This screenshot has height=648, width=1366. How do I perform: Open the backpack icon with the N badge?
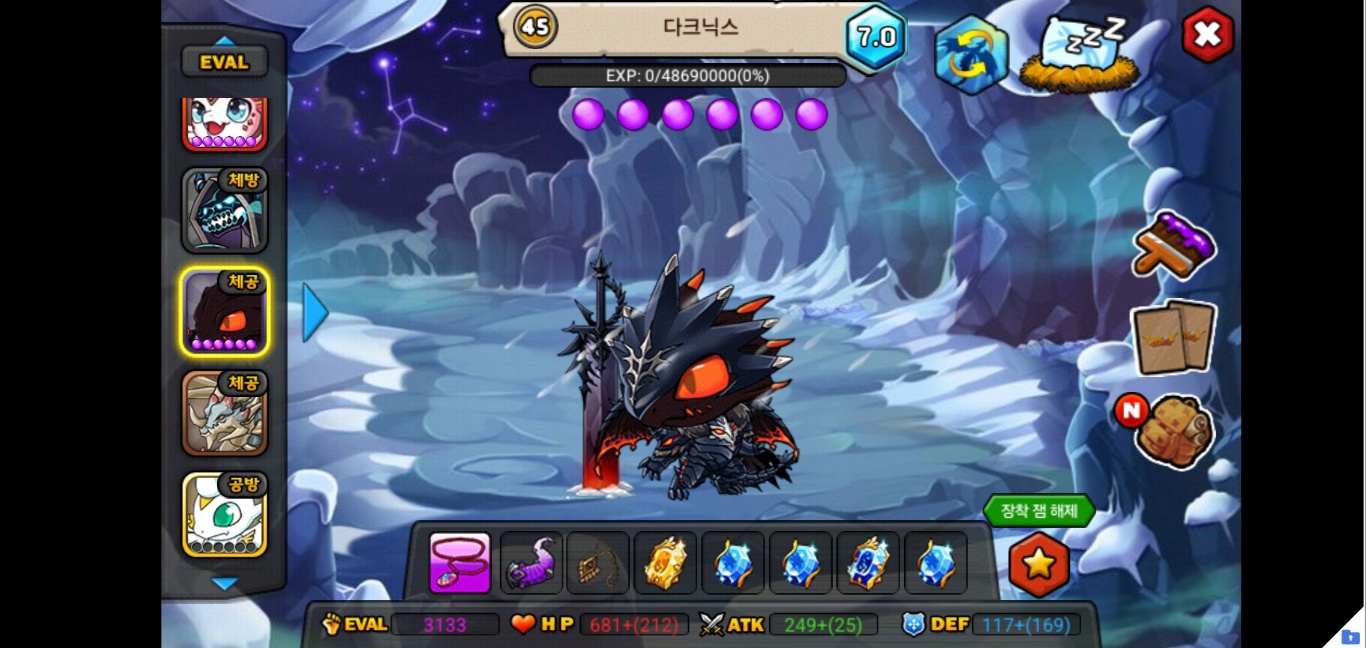tap(1175, 430)
